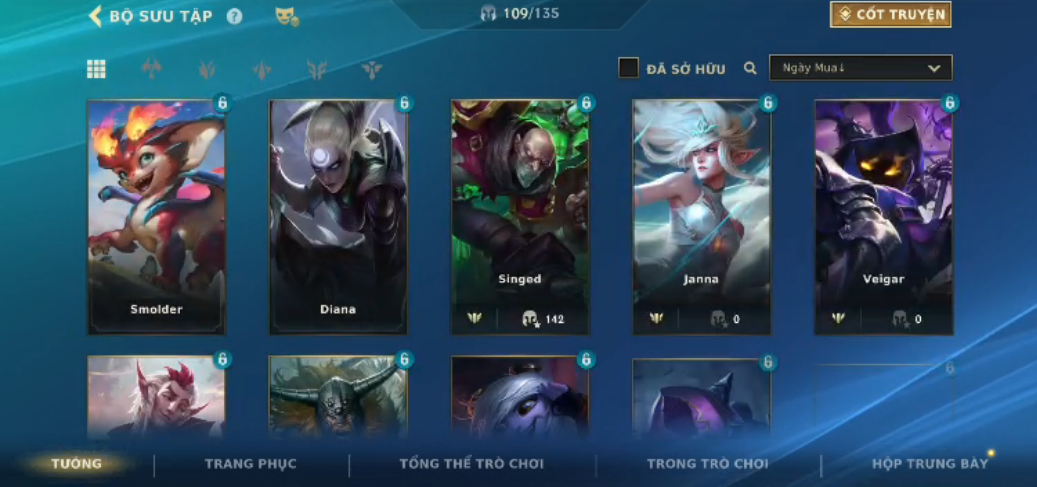Click the magnifying glass search icon
This screenshot has width=1037, height=487.
[750, 68]
